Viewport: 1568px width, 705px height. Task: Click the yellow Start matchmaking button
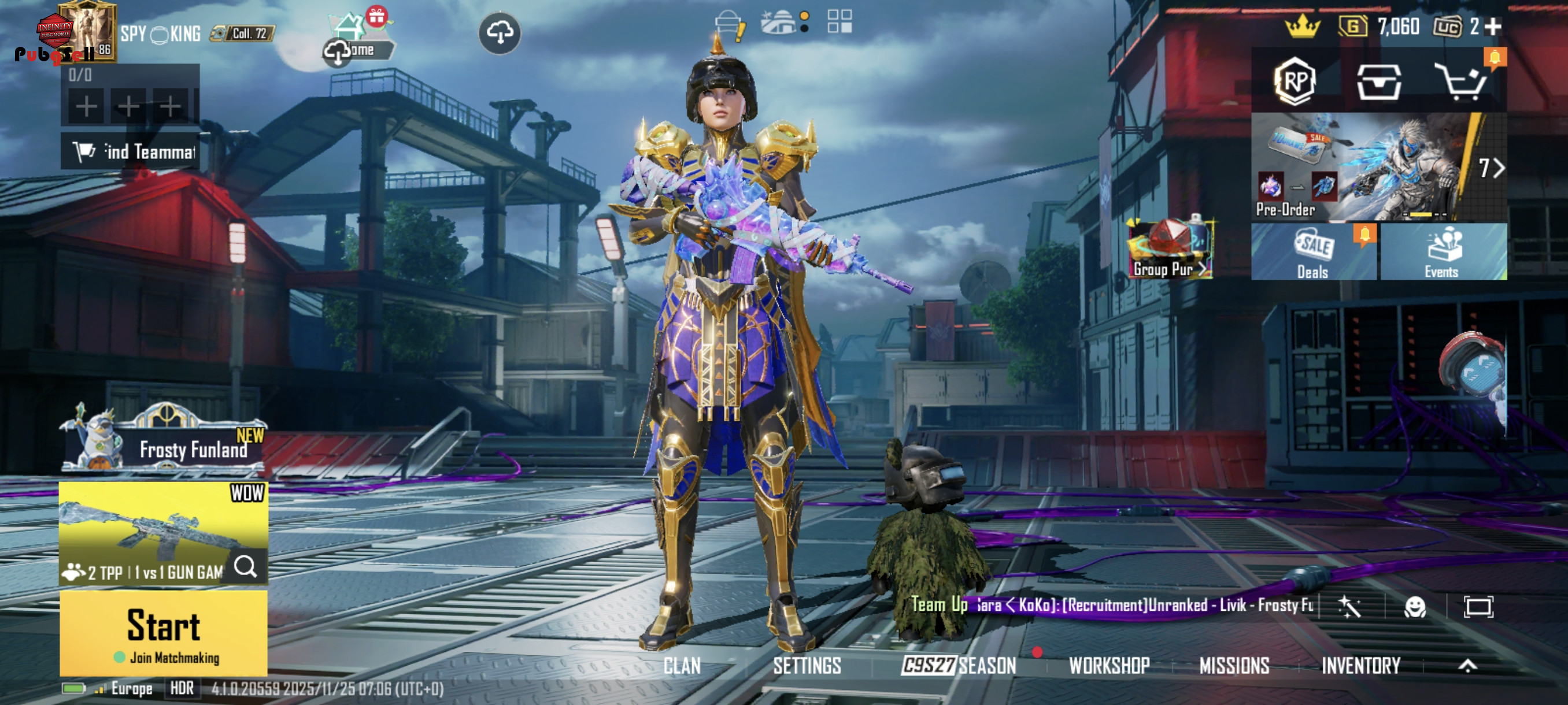(x=163, y=633)
